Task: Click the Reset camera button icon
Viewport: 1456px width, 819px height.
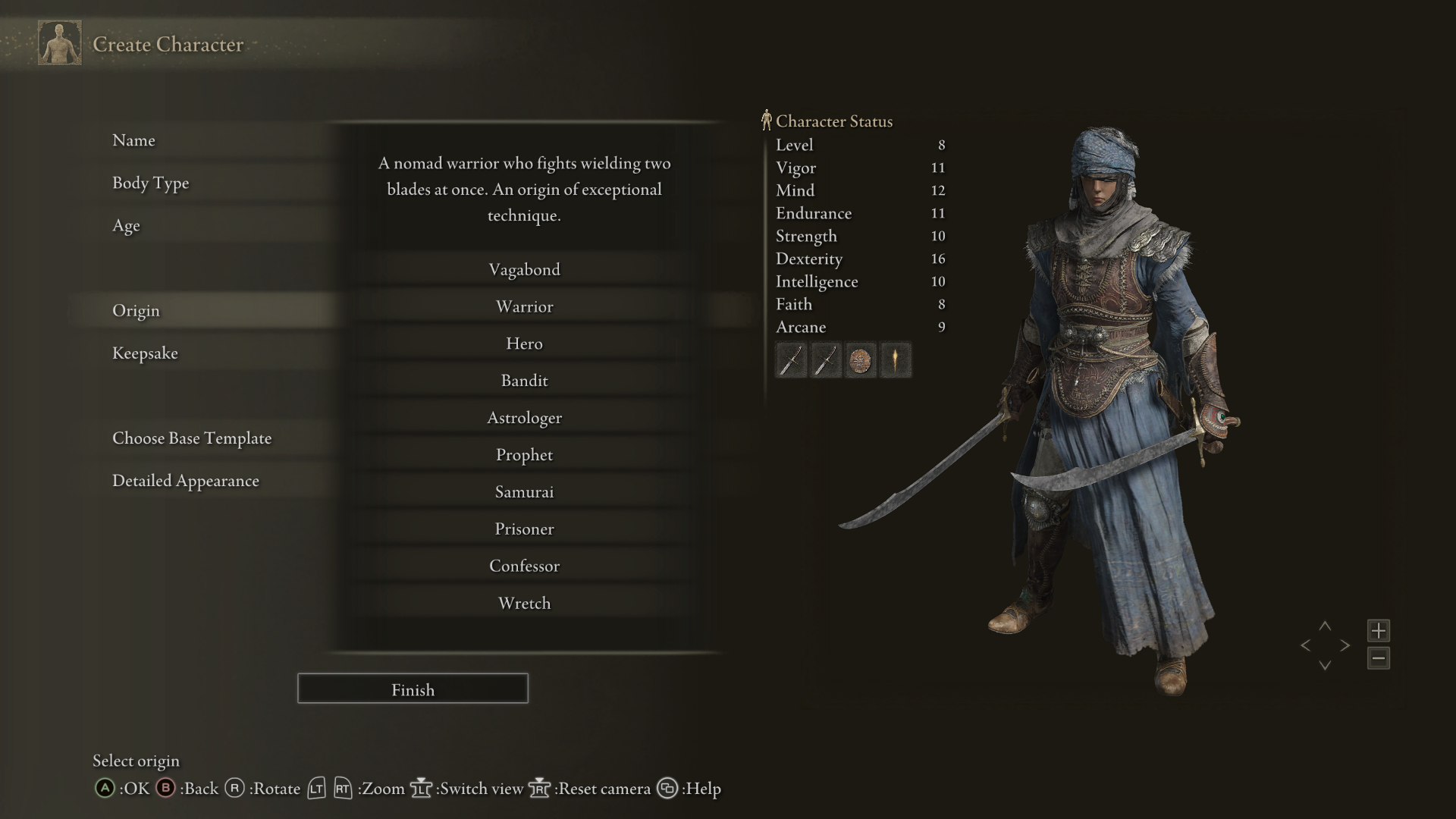Action: click(539, 789)
